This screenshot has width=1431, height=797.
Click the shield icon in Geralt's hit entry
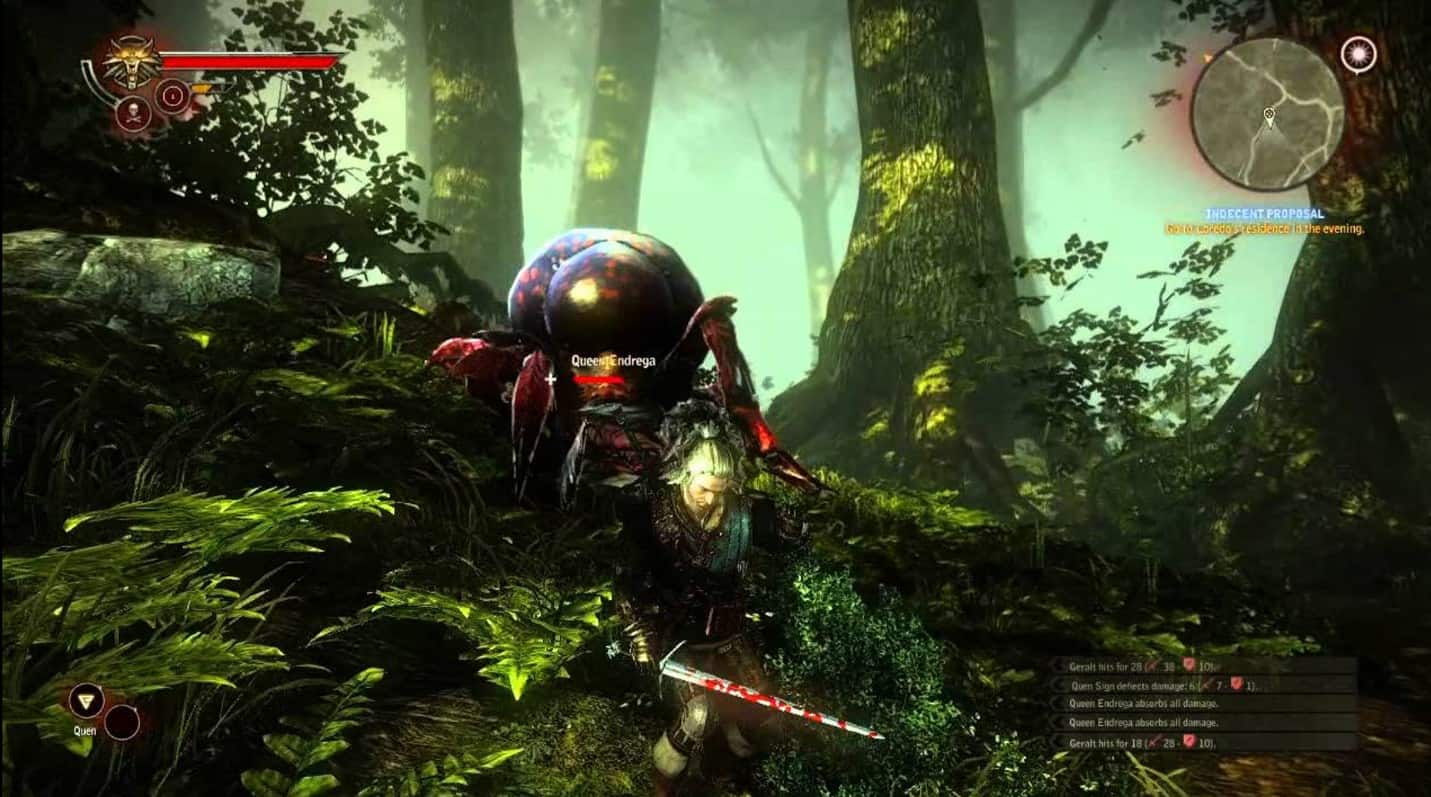point(1189,666)
